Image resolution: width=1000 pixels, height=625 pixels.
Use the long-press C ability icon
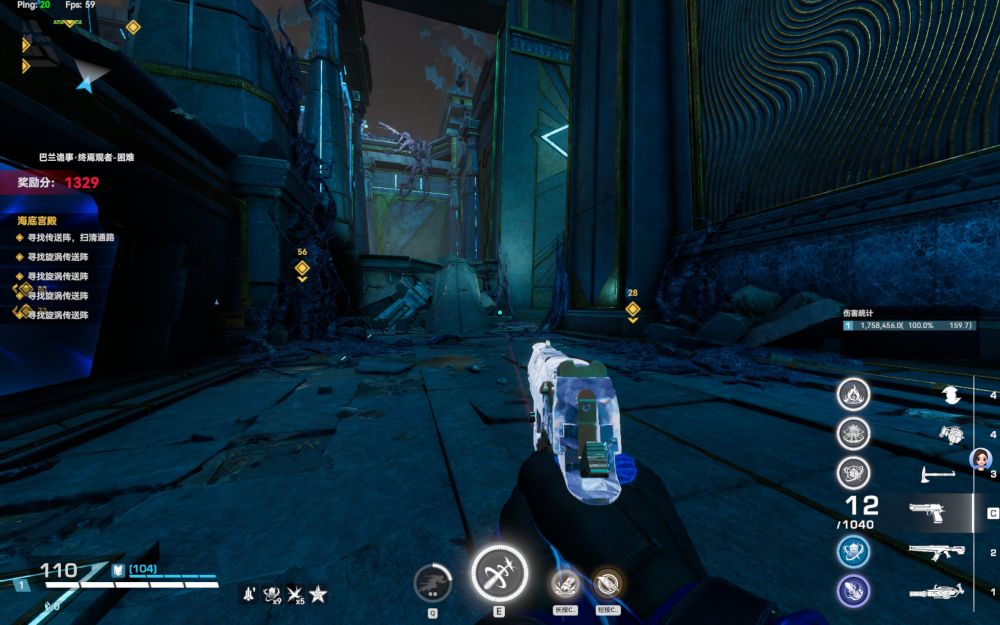pyautogui.click(x=566, y=584)
